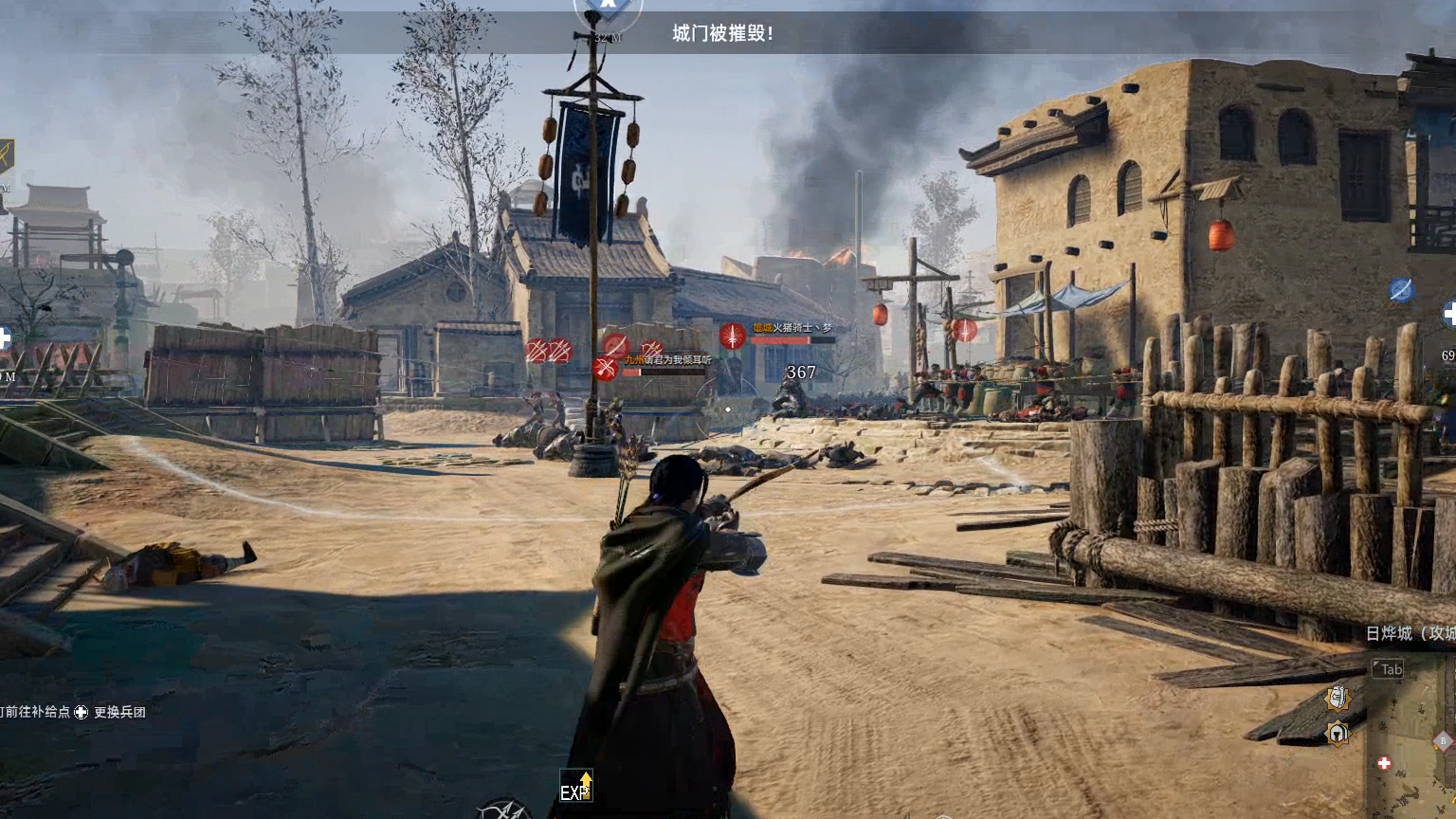Activate the crossed arrows skill emblem
This screenshot has height=819, width=1456.
click(504, 810)
